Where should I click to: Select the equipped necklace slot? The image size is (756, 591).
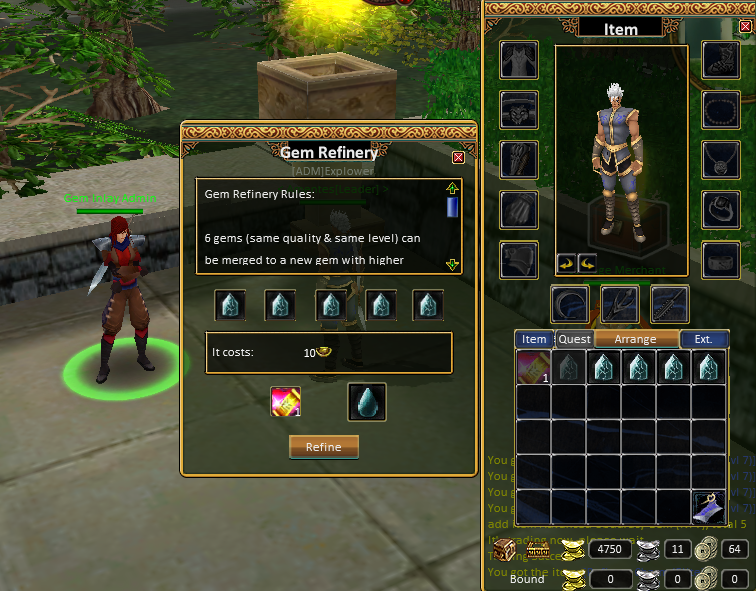point(720,158)
